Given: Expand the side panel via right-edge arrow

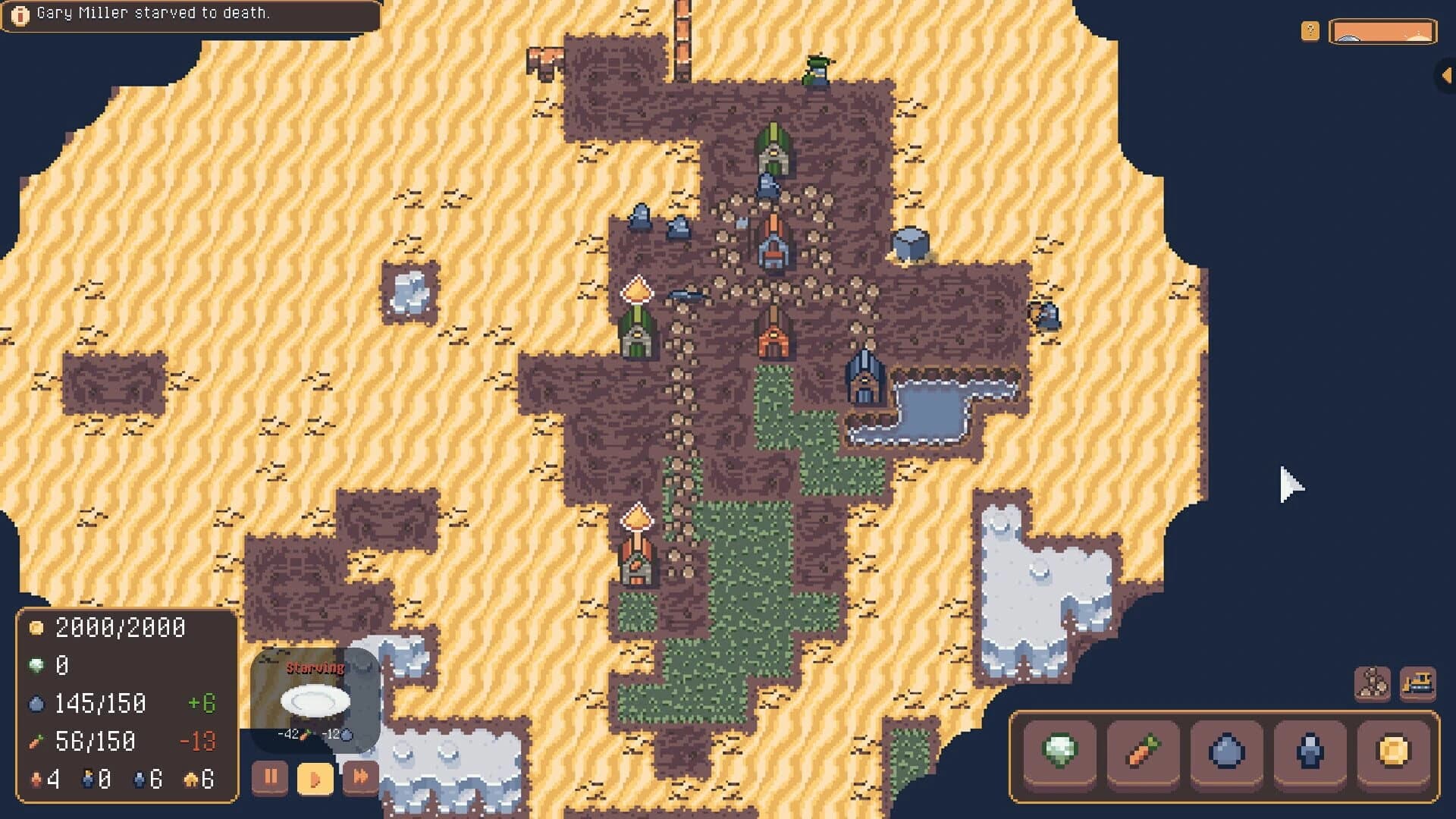Looking at the screenshot, I should point(1447,74).
